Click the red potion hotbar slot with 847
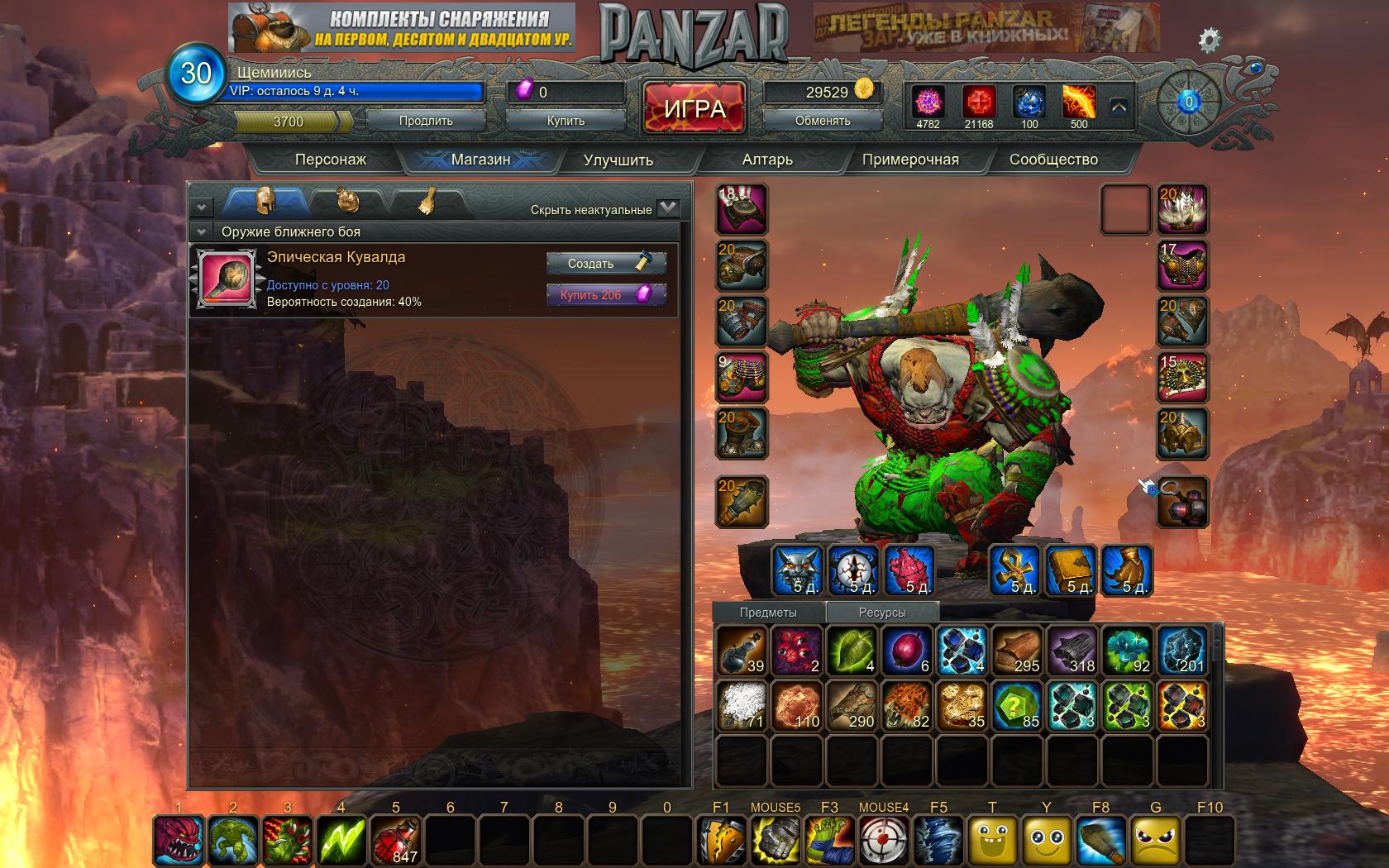Screen dimensions: 1389x868 tap(394, 840)
